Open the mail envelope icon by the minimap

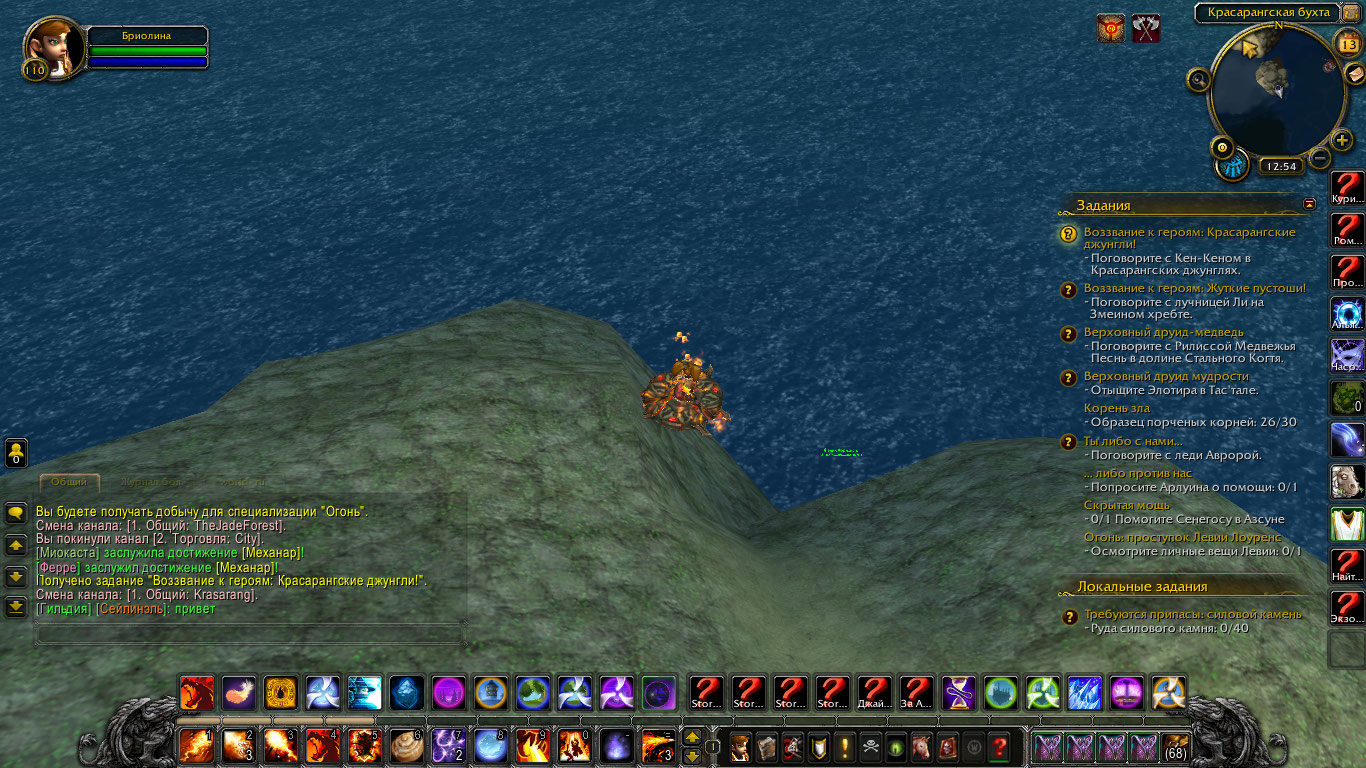pos(1354,74)
